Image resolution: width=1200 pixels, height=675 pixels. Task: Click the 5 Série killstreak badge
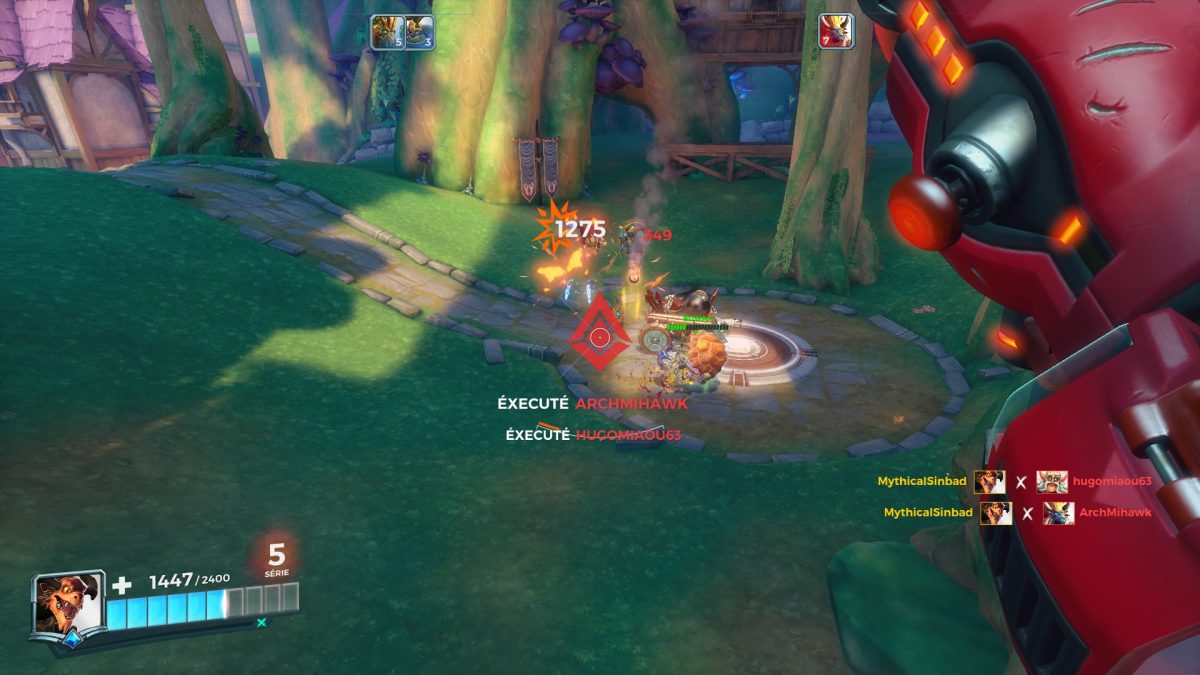click(x=277, y=560)
